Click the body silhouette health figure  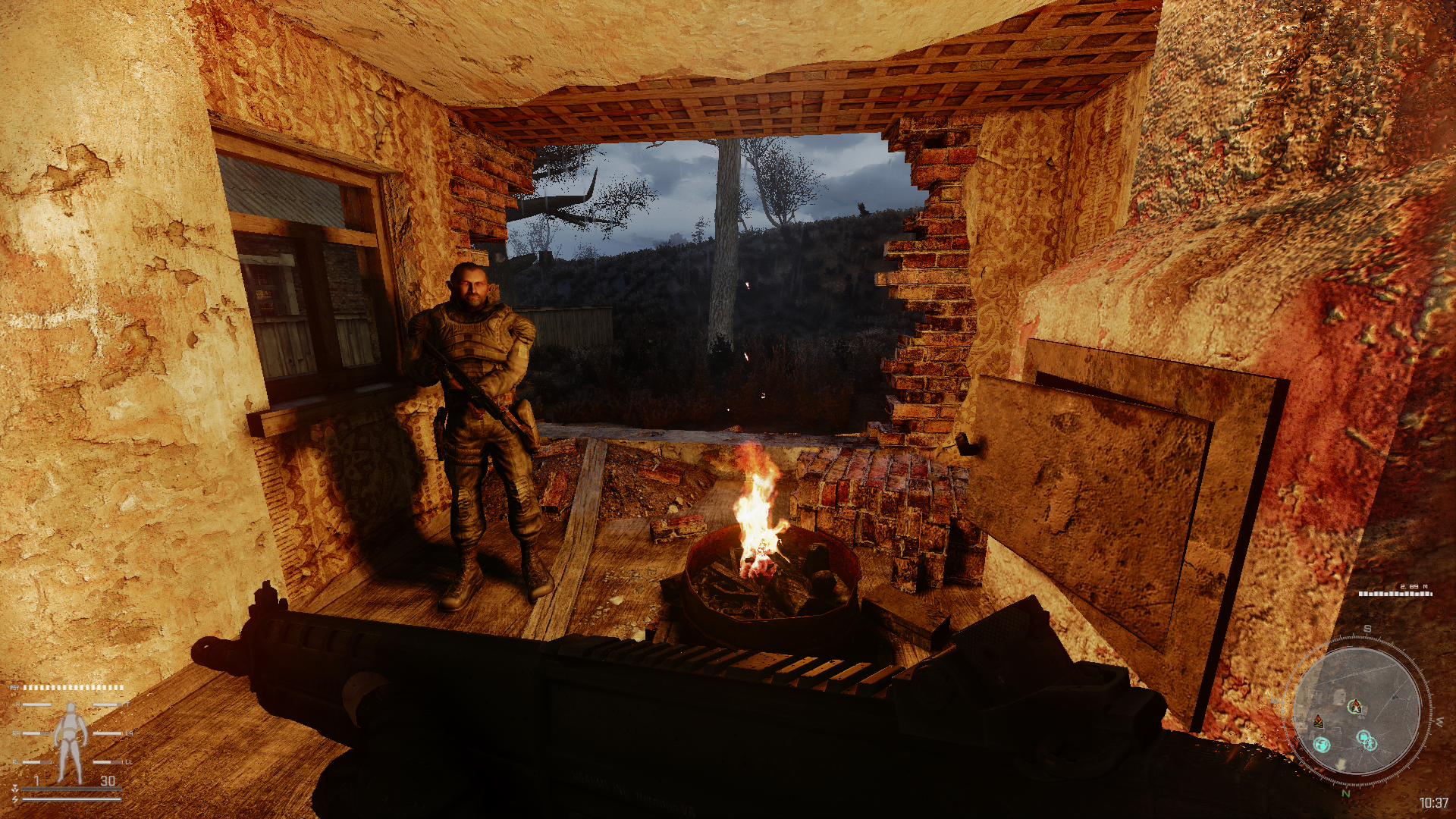pyautogui.click(x=70, y=742)
